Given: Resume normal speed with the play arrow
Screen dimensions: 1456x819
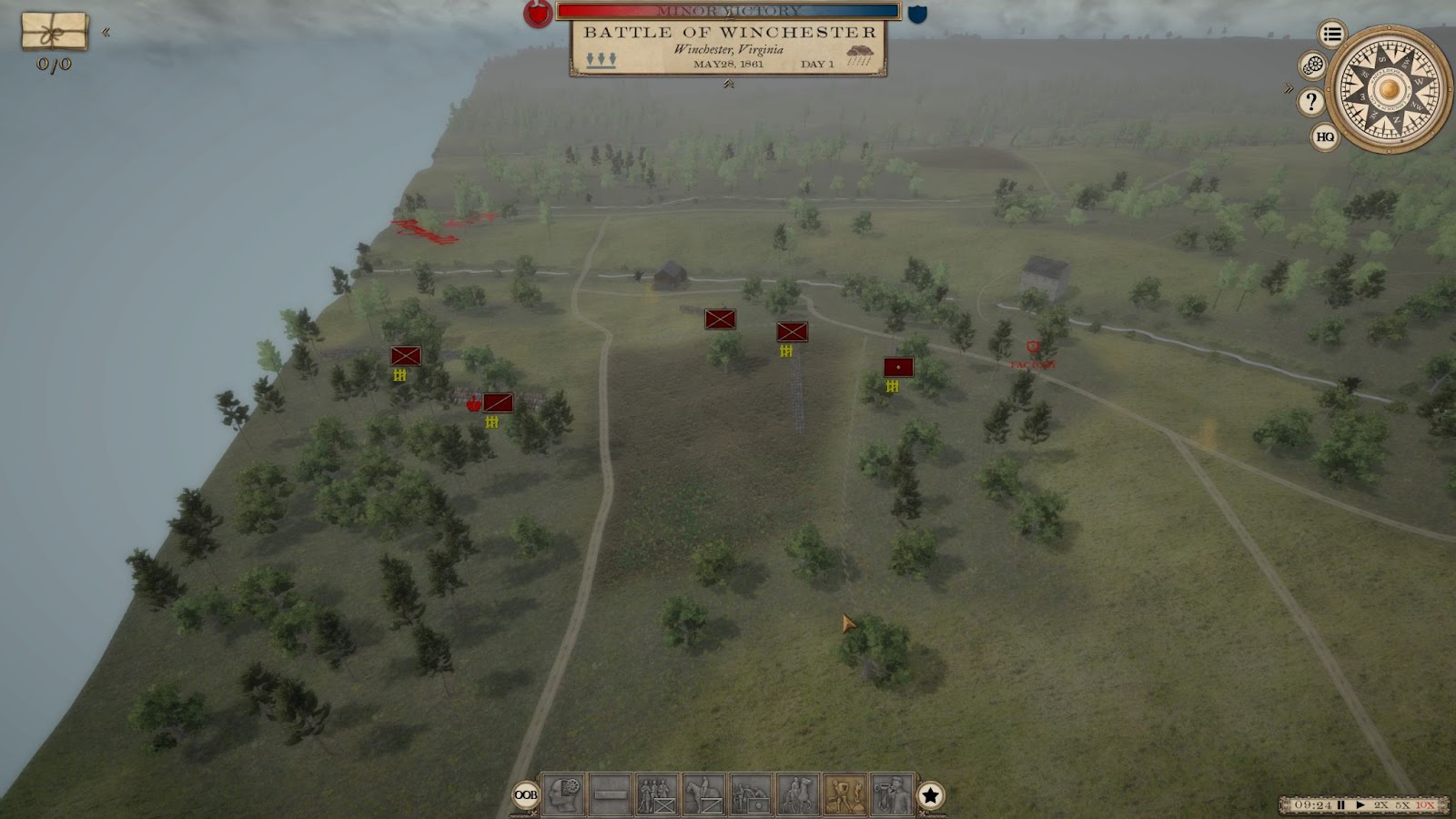Looking at the screenshot, I should 1360,805.
